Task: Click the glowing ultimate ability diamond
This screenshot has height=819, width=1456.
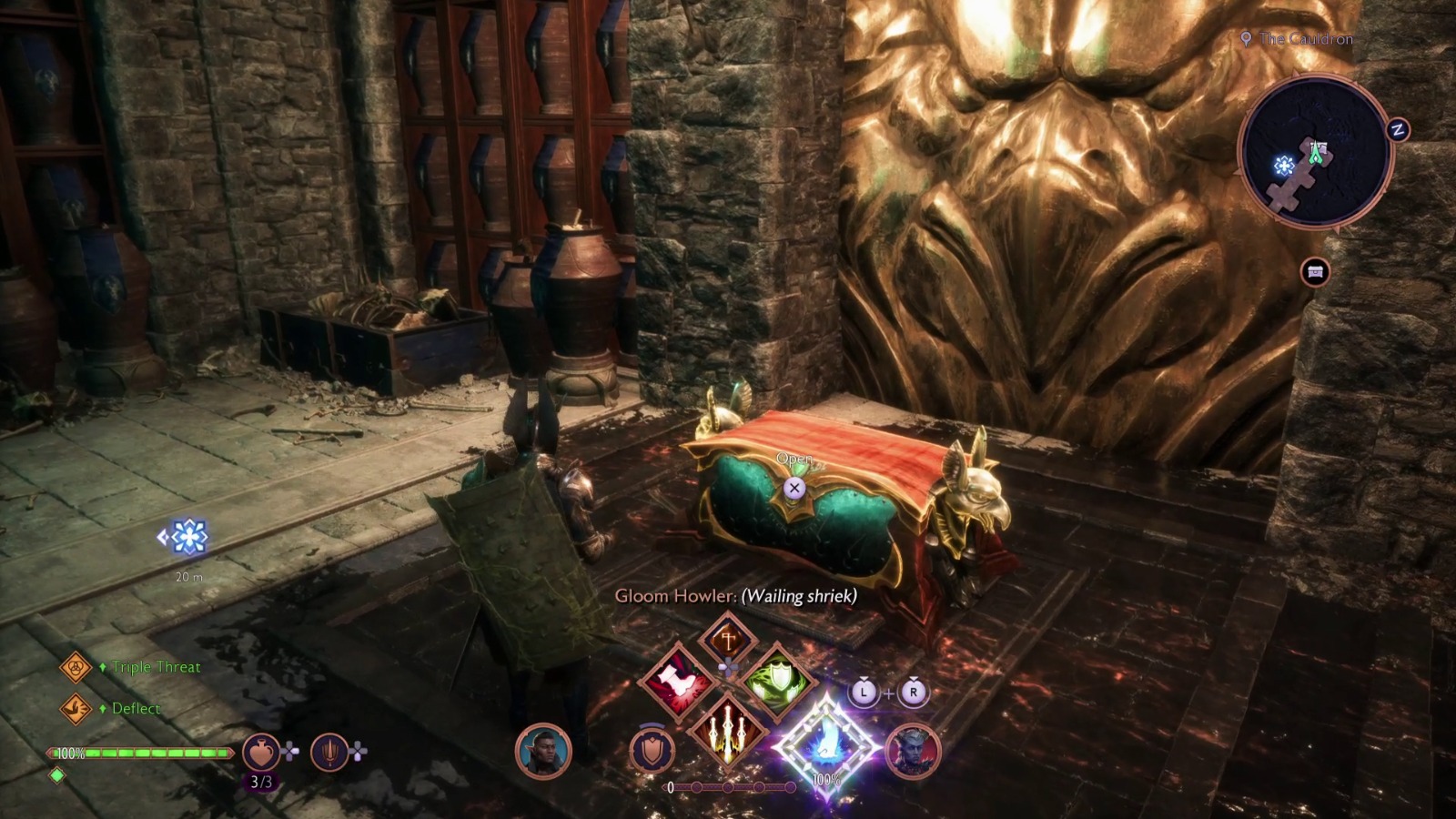Action: pos(827,744)
